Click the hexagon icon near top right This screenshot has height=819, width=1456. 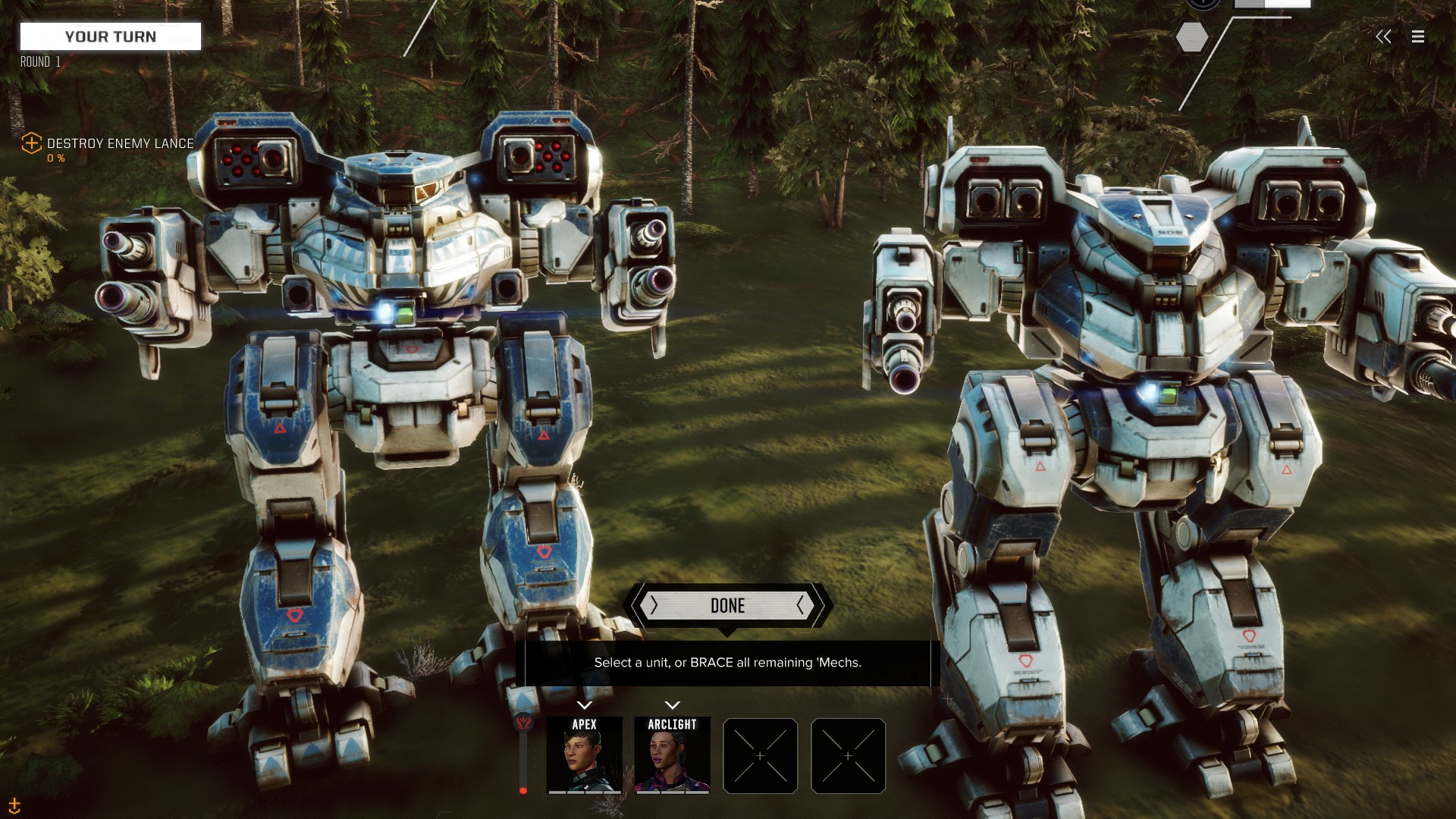coord(1191,37)
